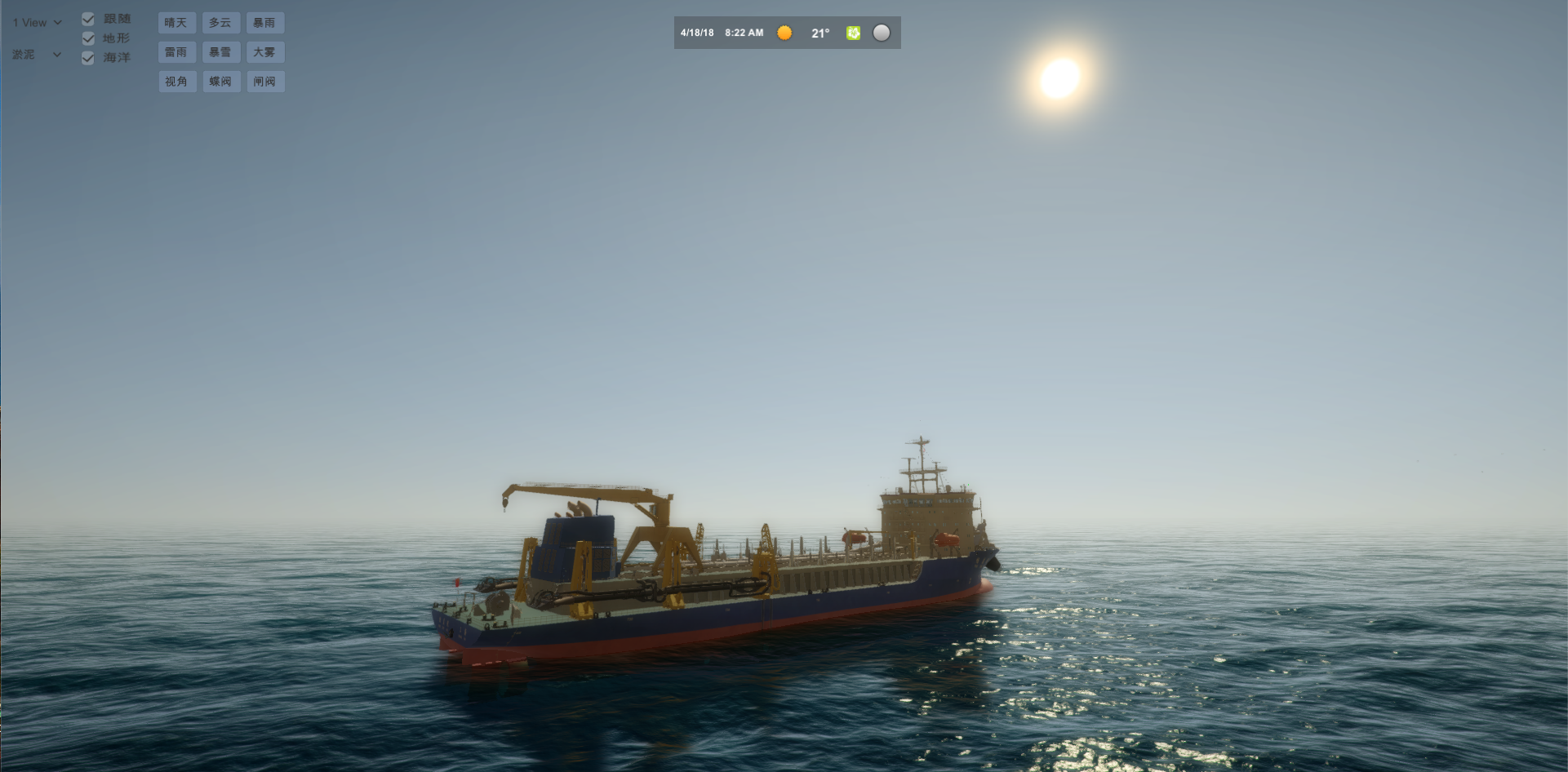The height and width of the screenshot is (772, 1568).
Task: Click the grey moon phase icon
Action: [882, 33]
